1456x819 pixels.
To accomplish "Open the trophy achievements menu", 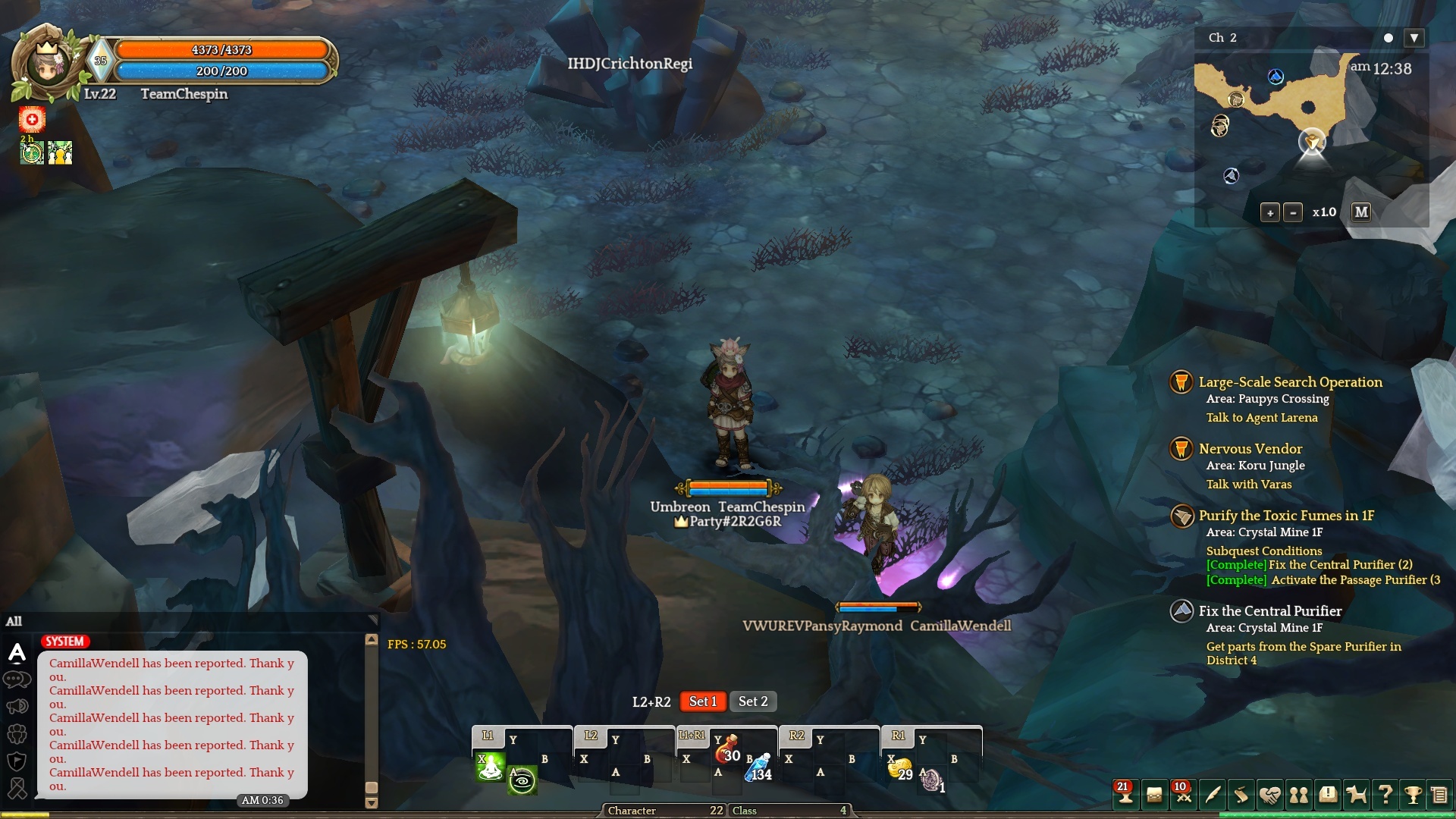I will [1413, 795].
